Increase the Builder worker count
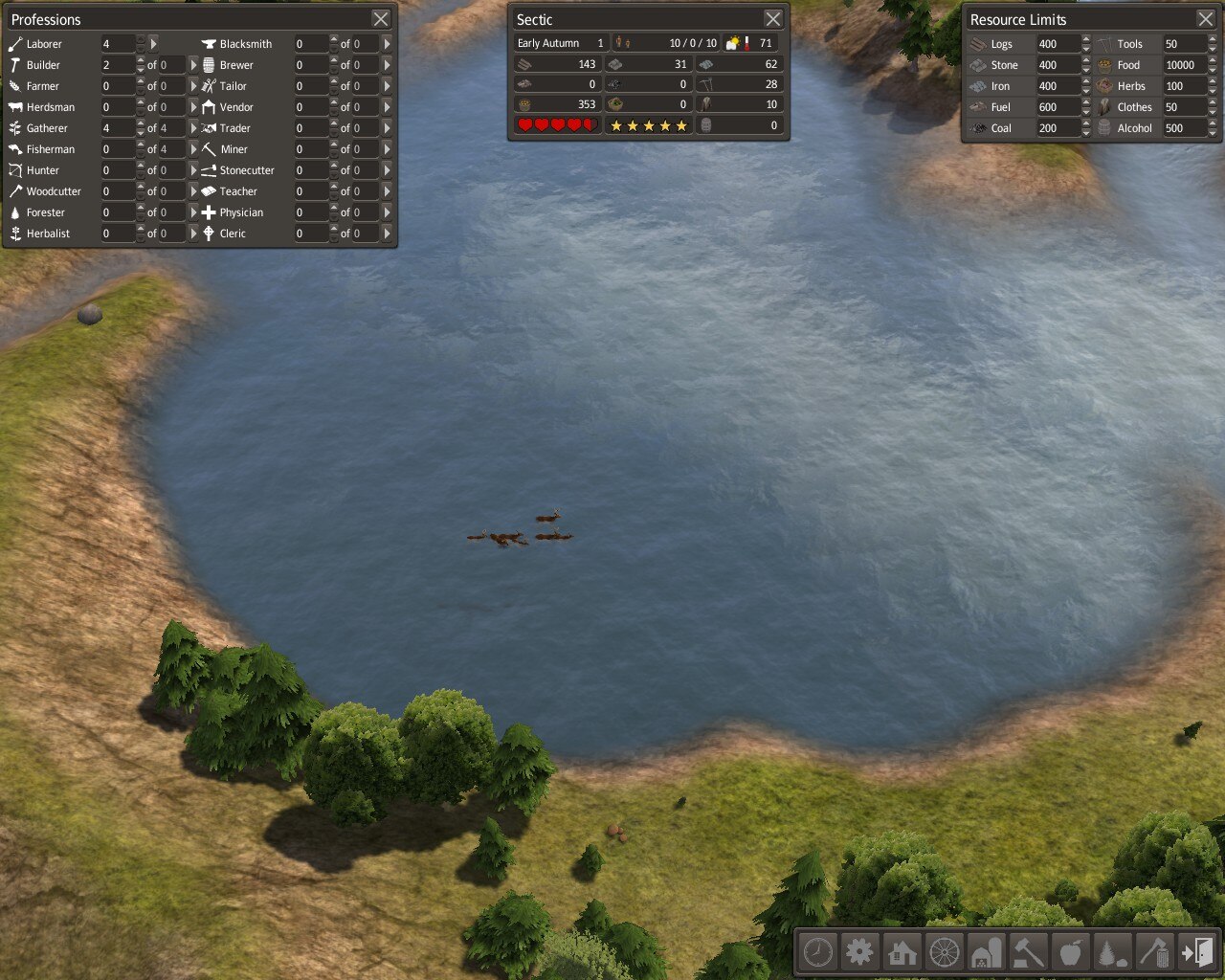The height and width of the screenshot is (980, 1225). [x=141, y=60]
